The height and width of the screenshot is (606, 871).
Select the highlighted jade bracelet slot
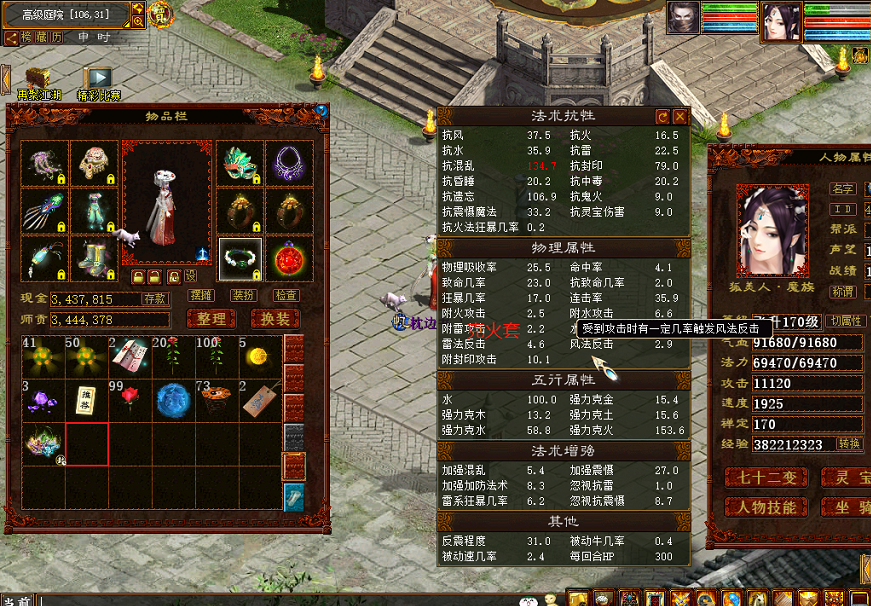(240, 259)
